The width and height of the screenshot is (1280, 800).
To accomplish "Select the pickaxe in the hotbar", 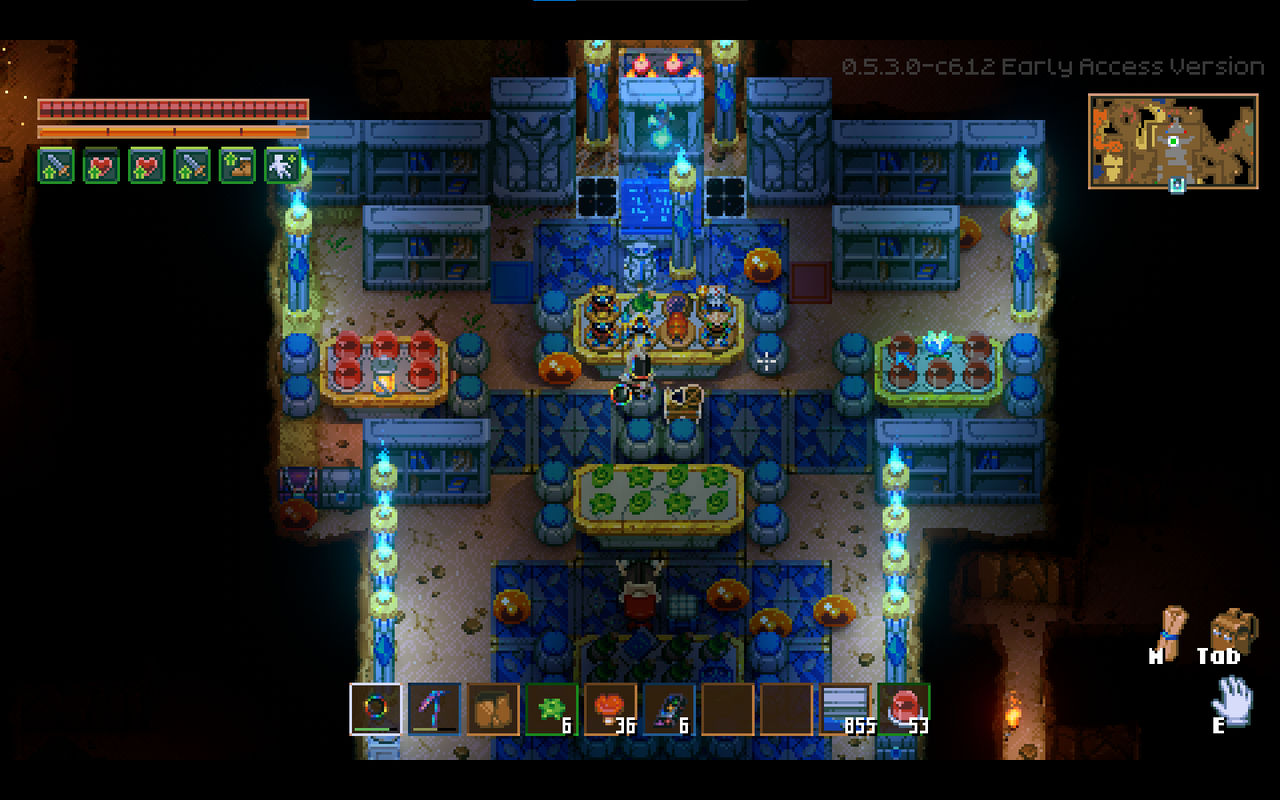I will tap(436, 710).
